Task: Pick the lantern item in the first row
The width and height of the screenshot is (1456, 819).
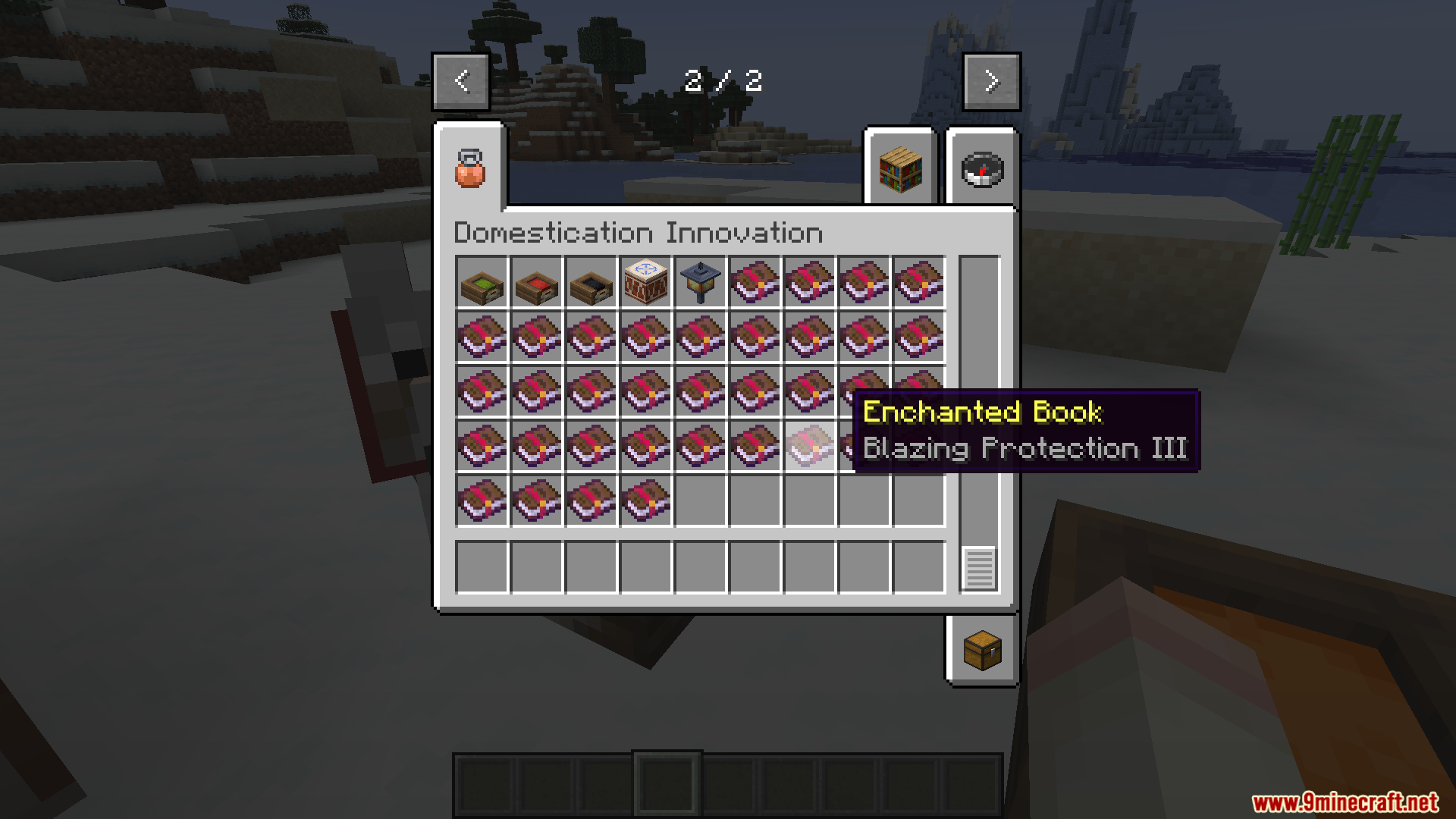Action: [700, 284]
